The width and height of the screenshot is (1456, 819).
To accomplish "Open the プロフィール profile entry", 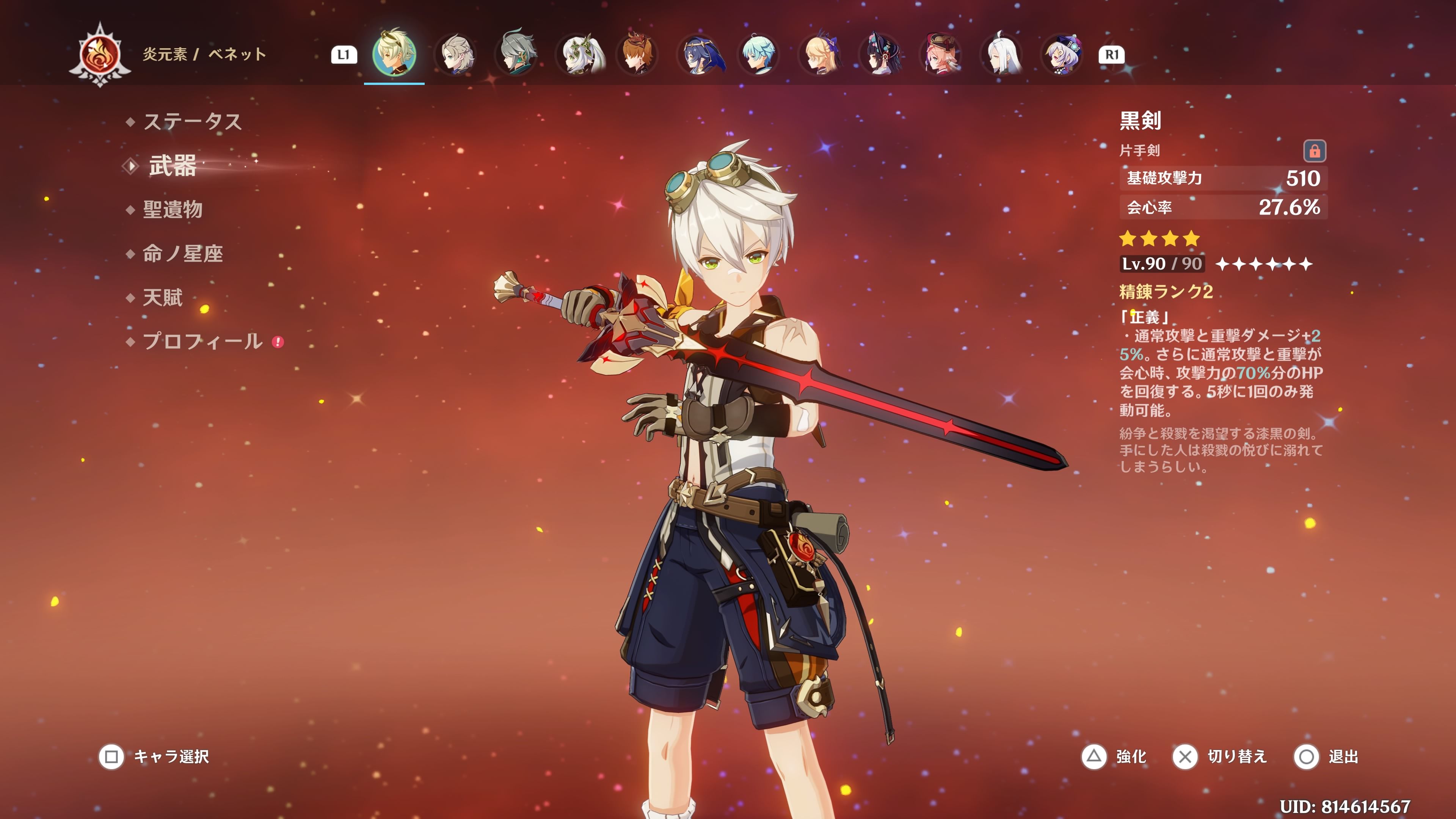I will click(202, 341).
